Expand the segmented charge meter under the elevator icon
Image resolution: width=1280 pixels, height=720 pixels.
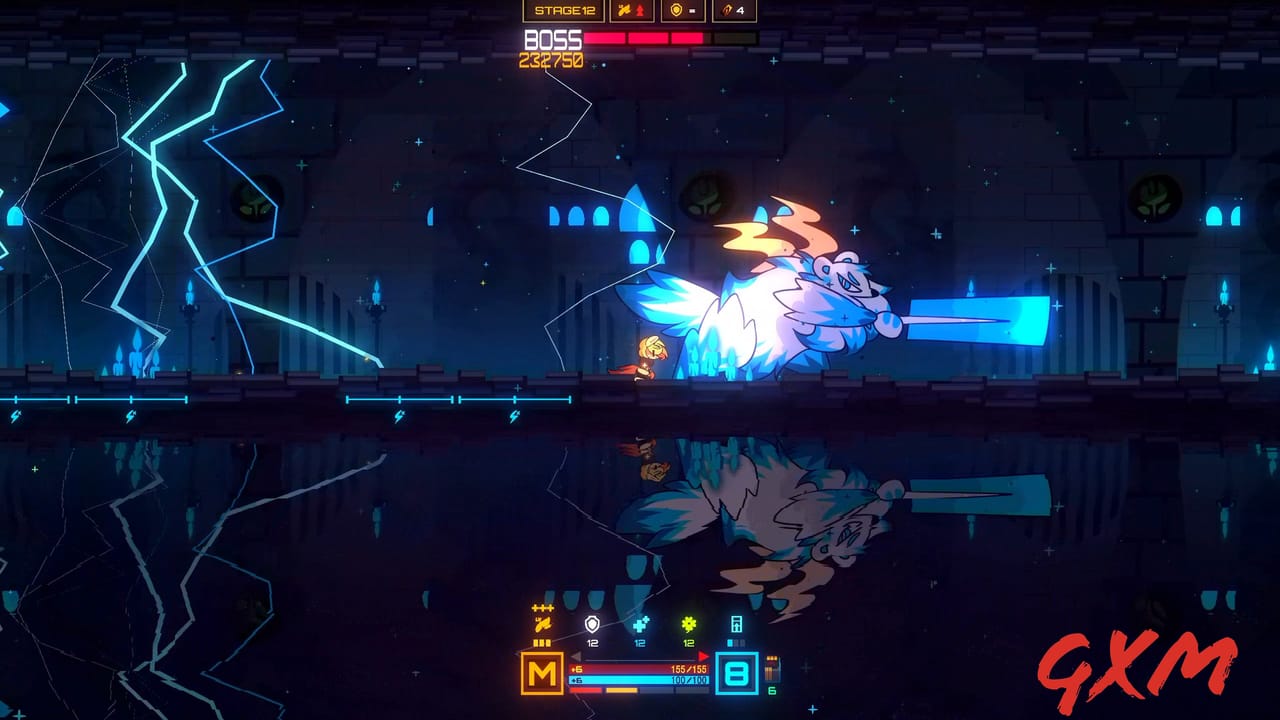coord(737,642)
